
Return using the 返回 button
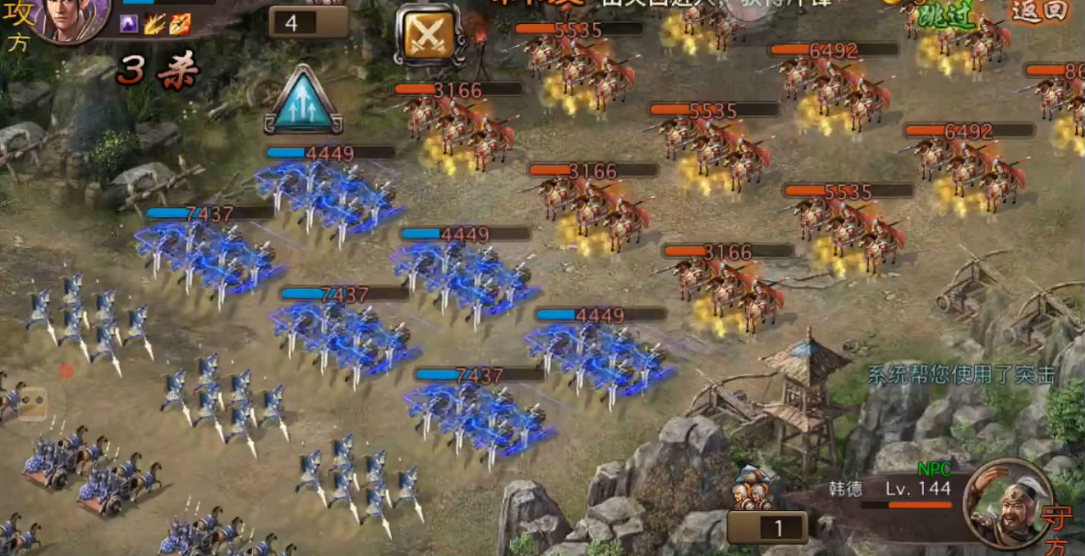(x=1041, y=12)
